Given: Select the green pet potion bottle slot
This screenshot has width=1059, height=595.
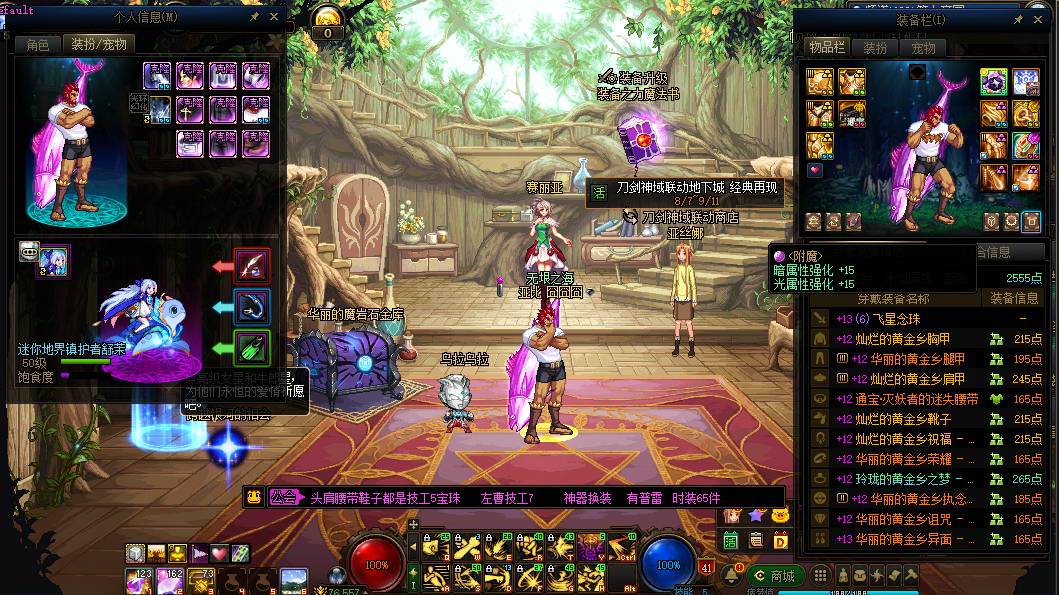Looking at the screenshot, I should 253,348.
